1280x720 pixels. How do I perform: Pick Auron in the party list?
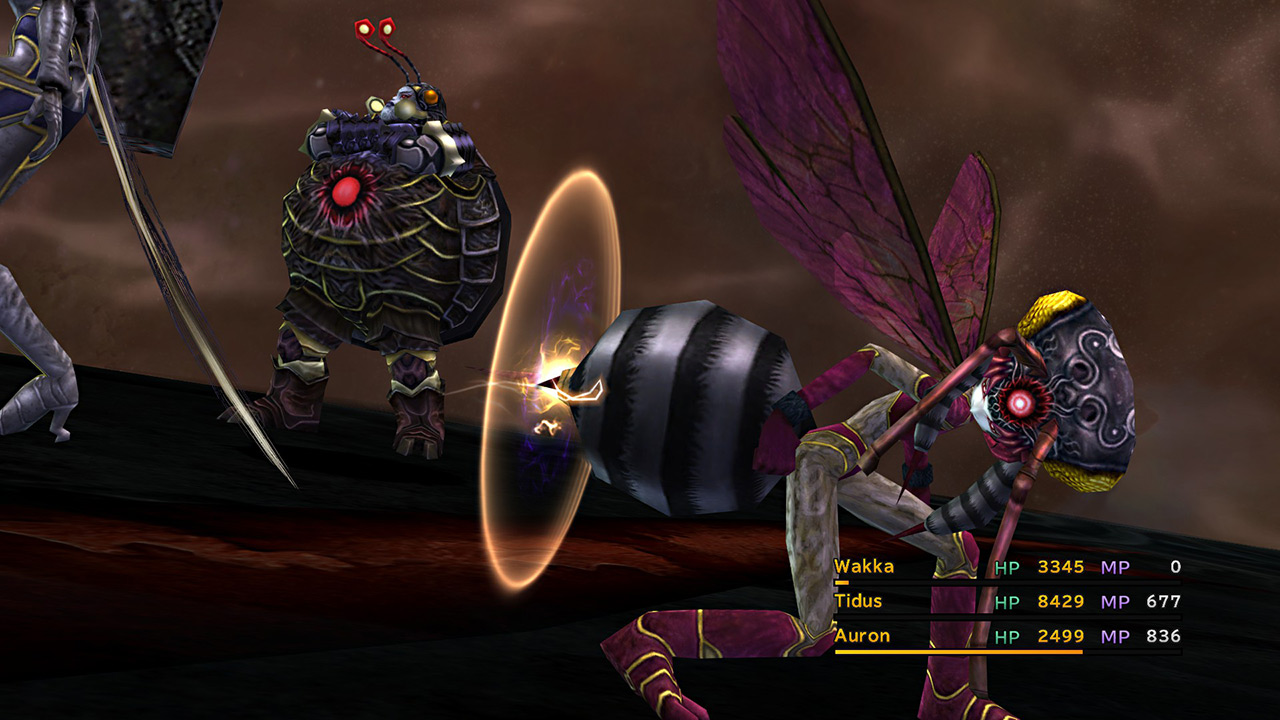click(862, 636)
